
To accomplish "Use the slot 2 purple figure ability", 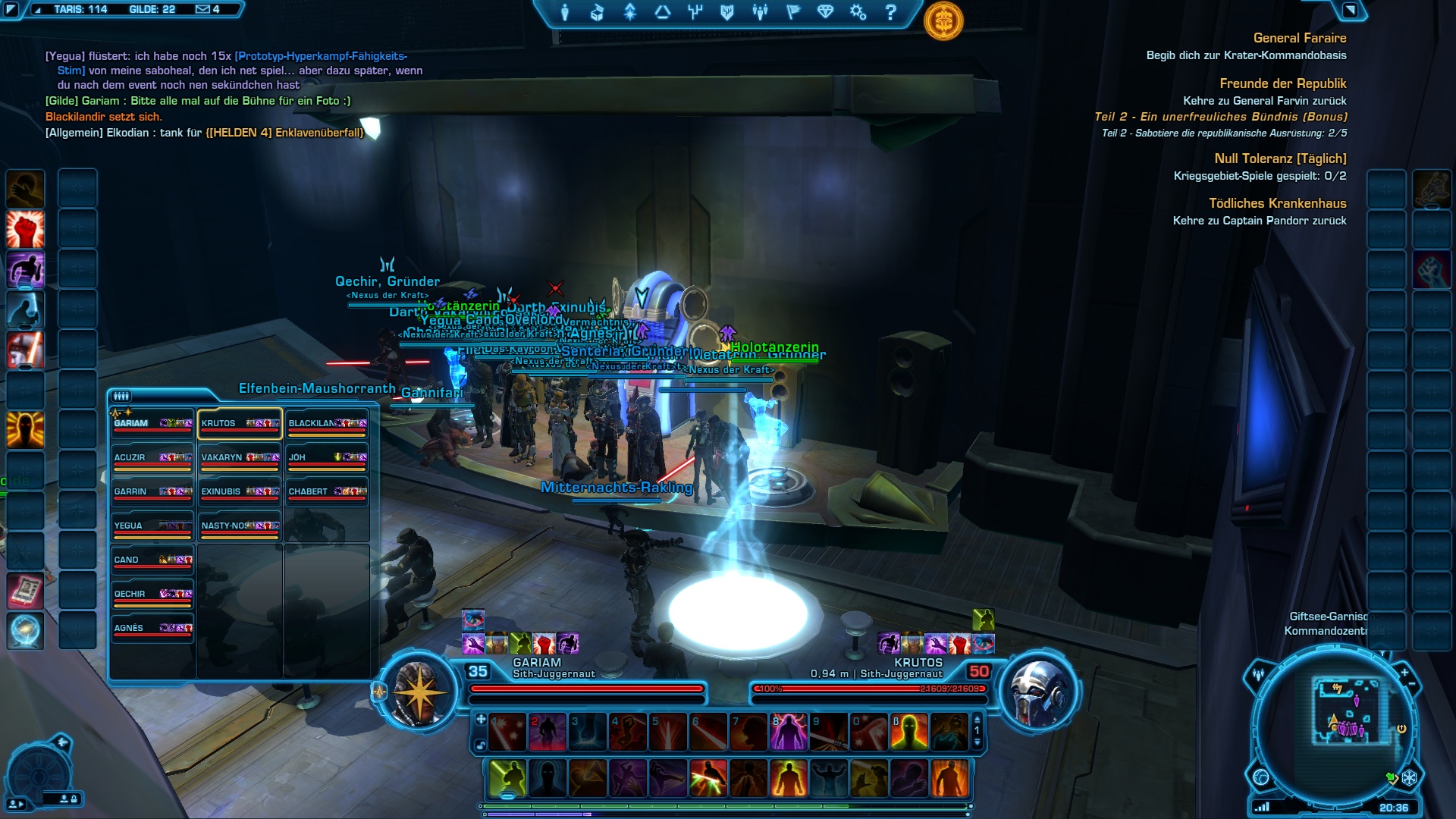I will [x=547, y=732].
